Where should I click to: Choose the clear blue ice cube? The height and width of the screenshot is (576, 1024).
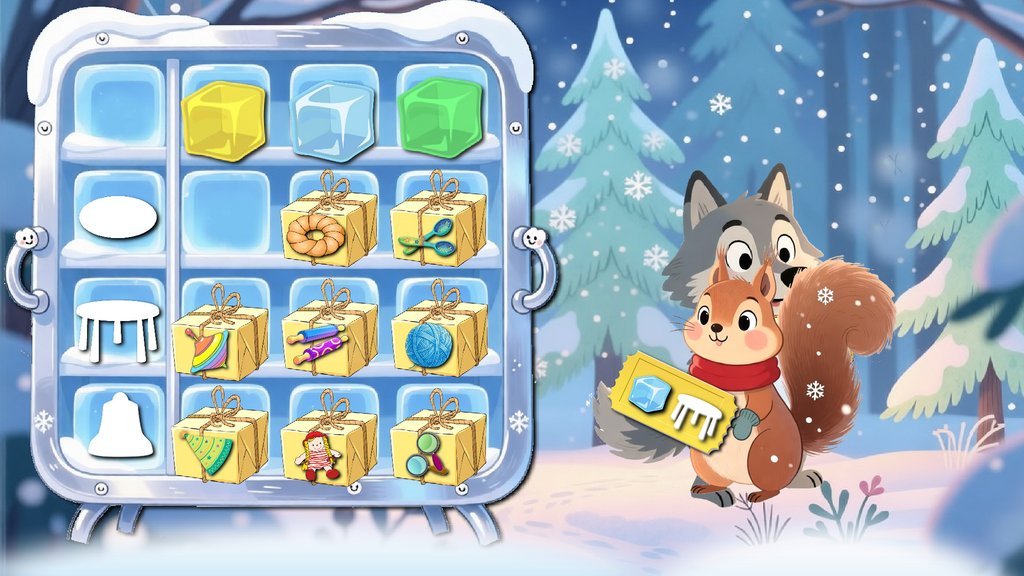(332, 119)
